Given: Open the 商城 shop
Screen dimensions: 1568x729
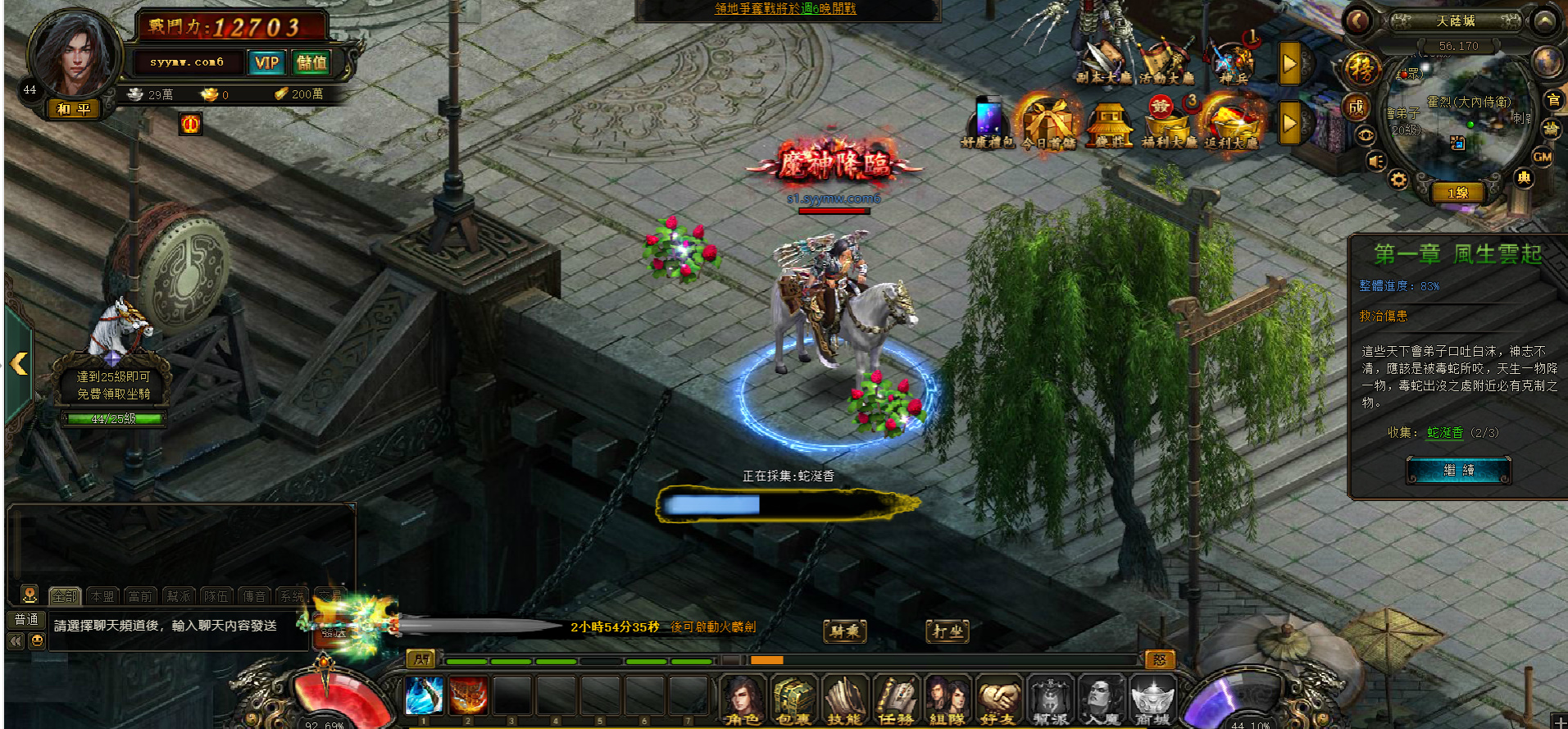Looking at the screenshot, I should tap(1152, 699).
